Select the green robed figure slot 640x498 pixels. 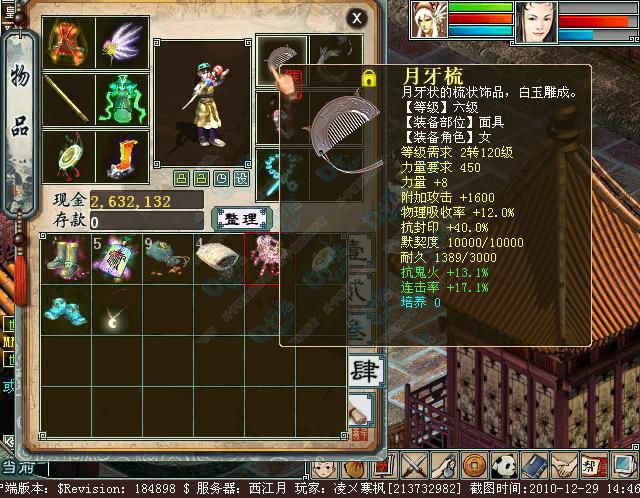[123, 98]
